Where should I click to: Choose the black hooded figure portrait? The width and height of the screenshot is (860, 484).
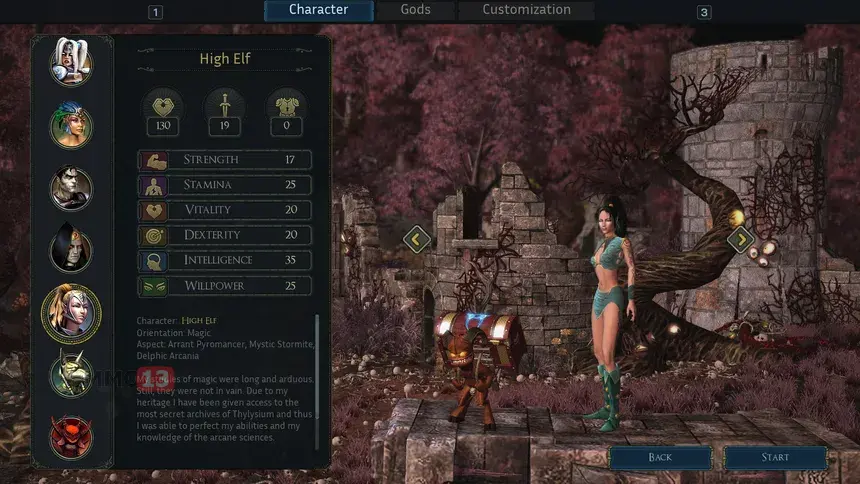pyautogui.click(x=71, y=250)
